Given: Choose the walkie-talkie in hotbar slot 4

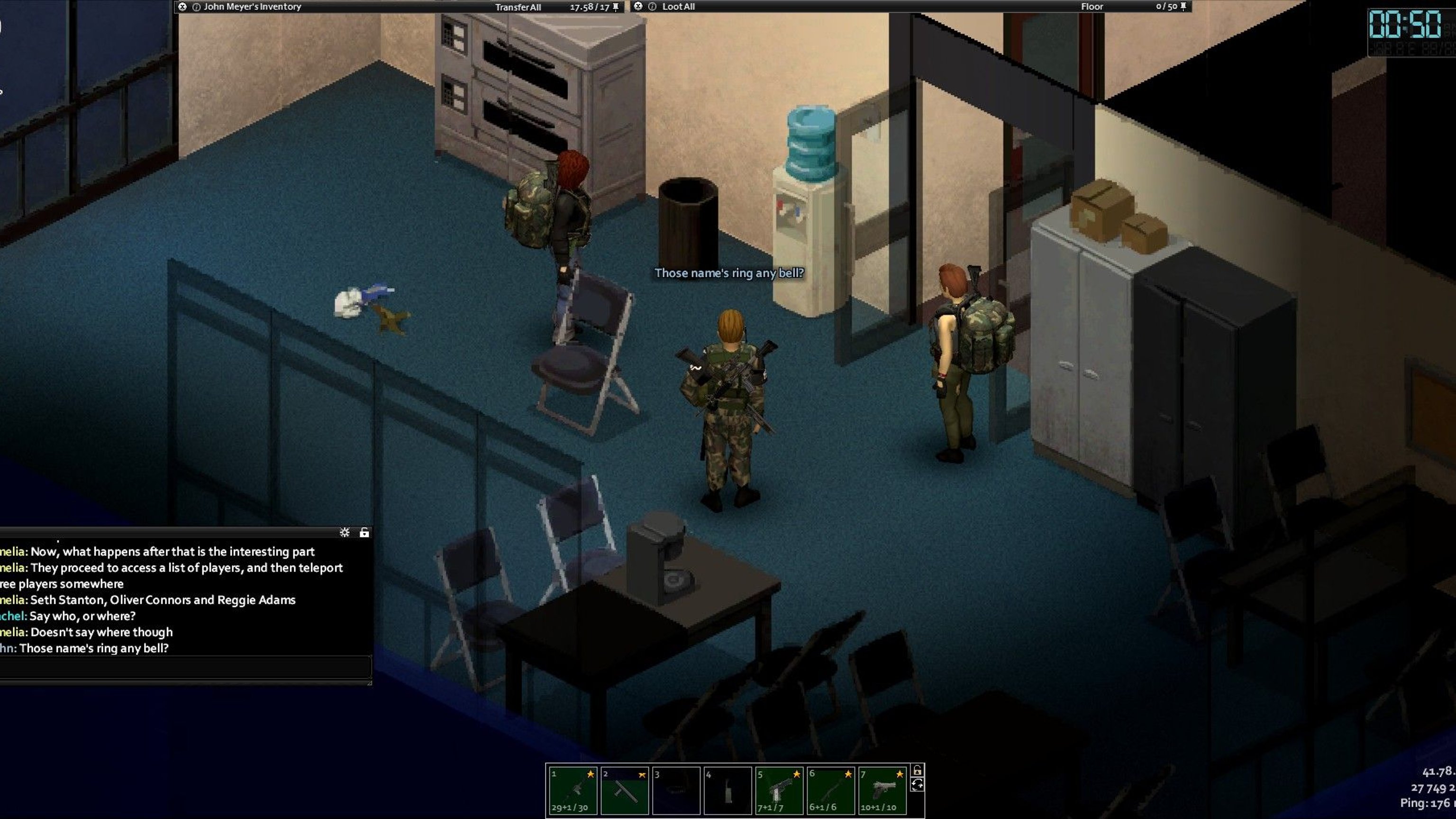Looking at the screenshot, I should tap(728, 790).
